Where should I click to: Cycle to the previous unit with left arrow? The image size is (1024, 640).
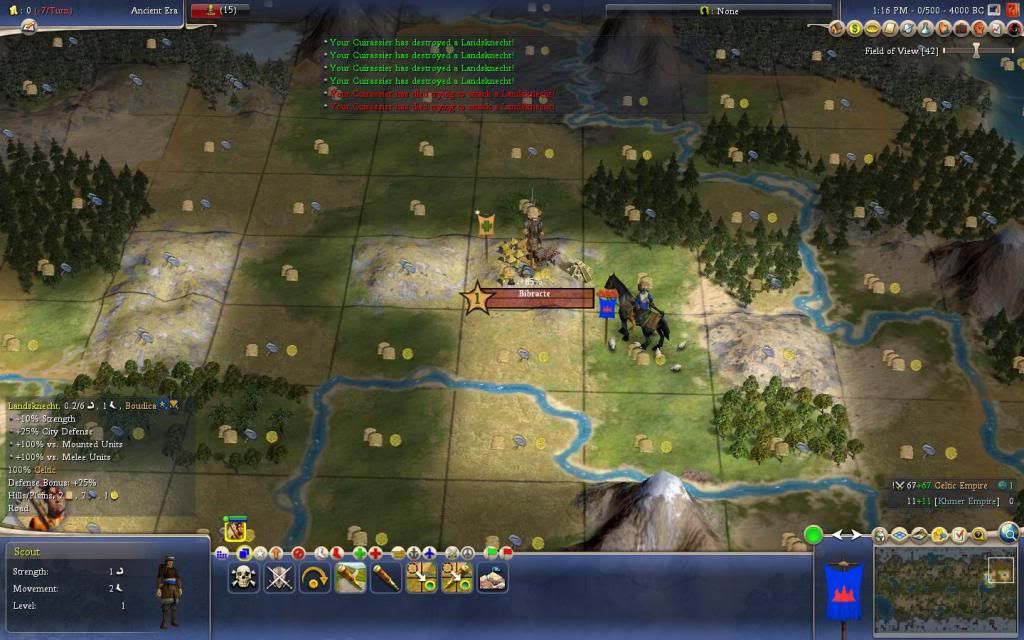pyautogui.click(x=838, y=536)
